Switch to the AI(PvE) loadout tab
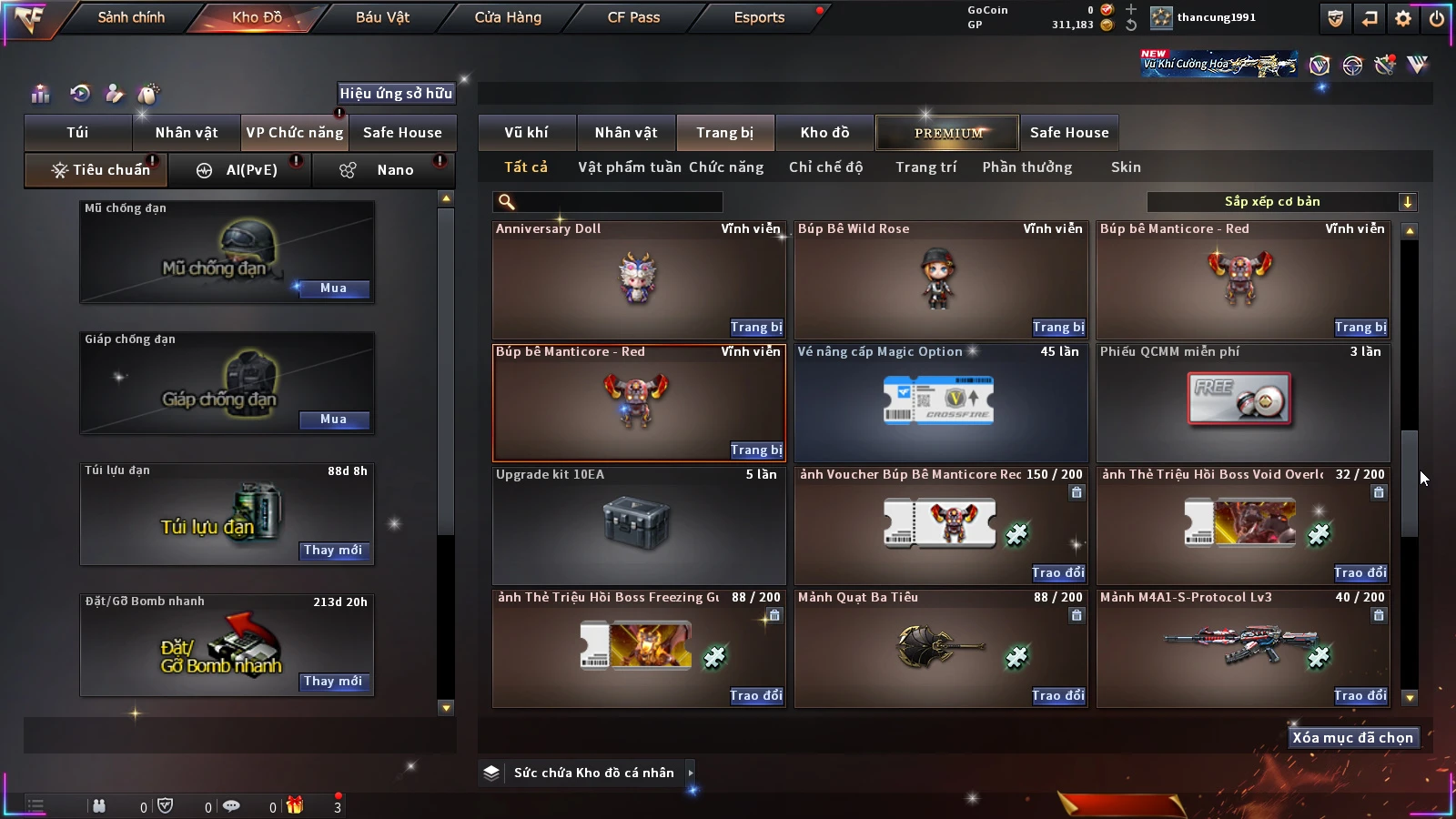The image size is (1456, 819). [x=240, y=170]
